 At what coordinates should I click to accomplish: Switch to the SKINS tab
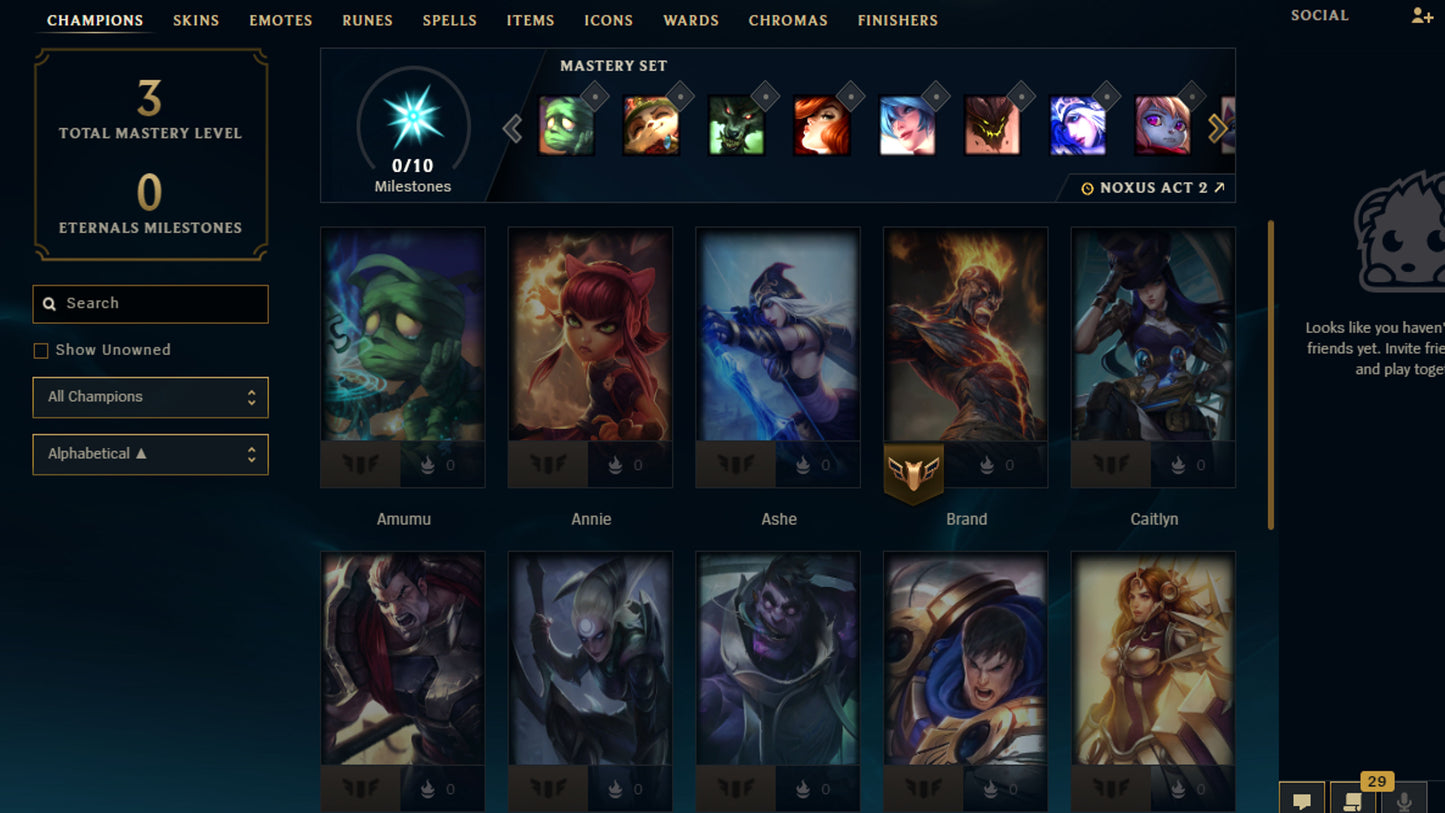pyautogui.click(x=196, y=20)
